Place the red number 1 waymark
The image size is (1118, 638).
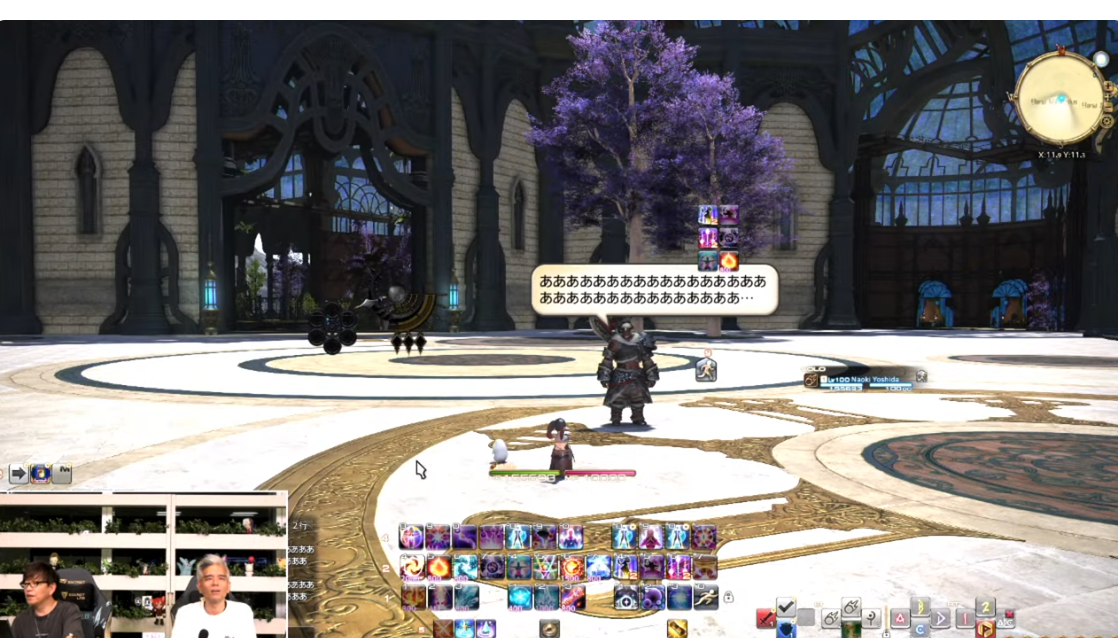click(x=964, y=618)
